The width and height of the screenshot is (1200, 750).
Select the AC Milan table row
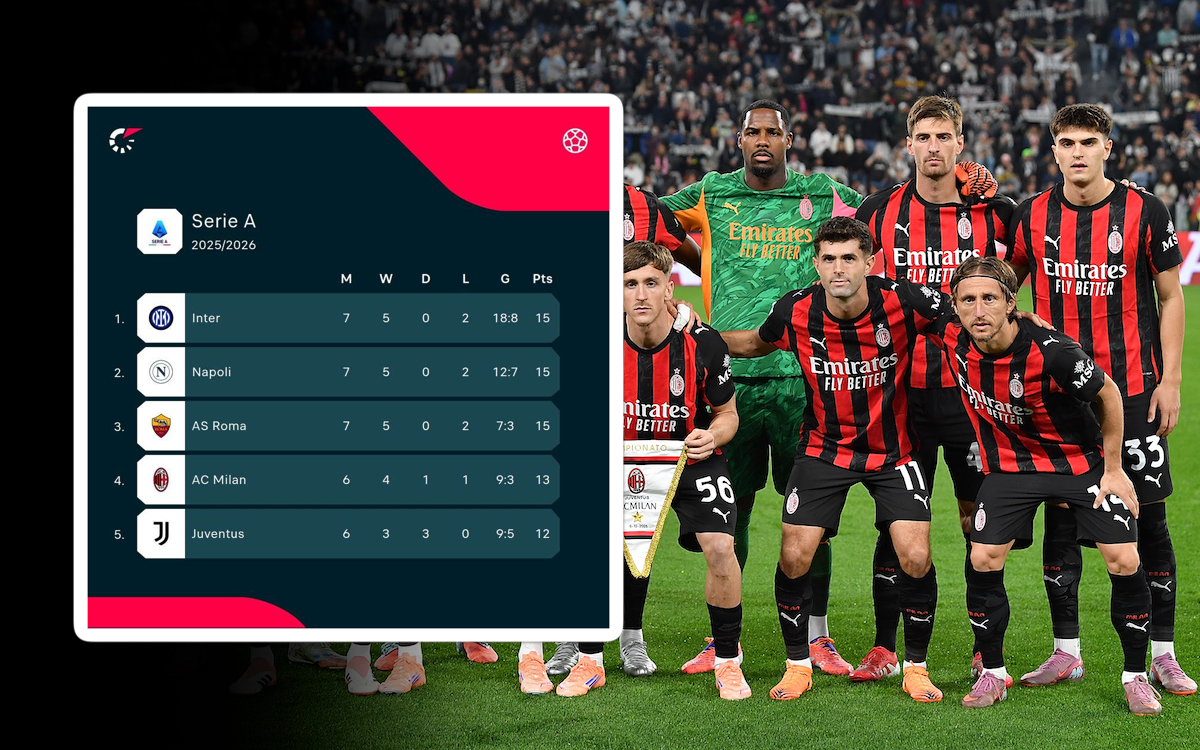[347, 480]
